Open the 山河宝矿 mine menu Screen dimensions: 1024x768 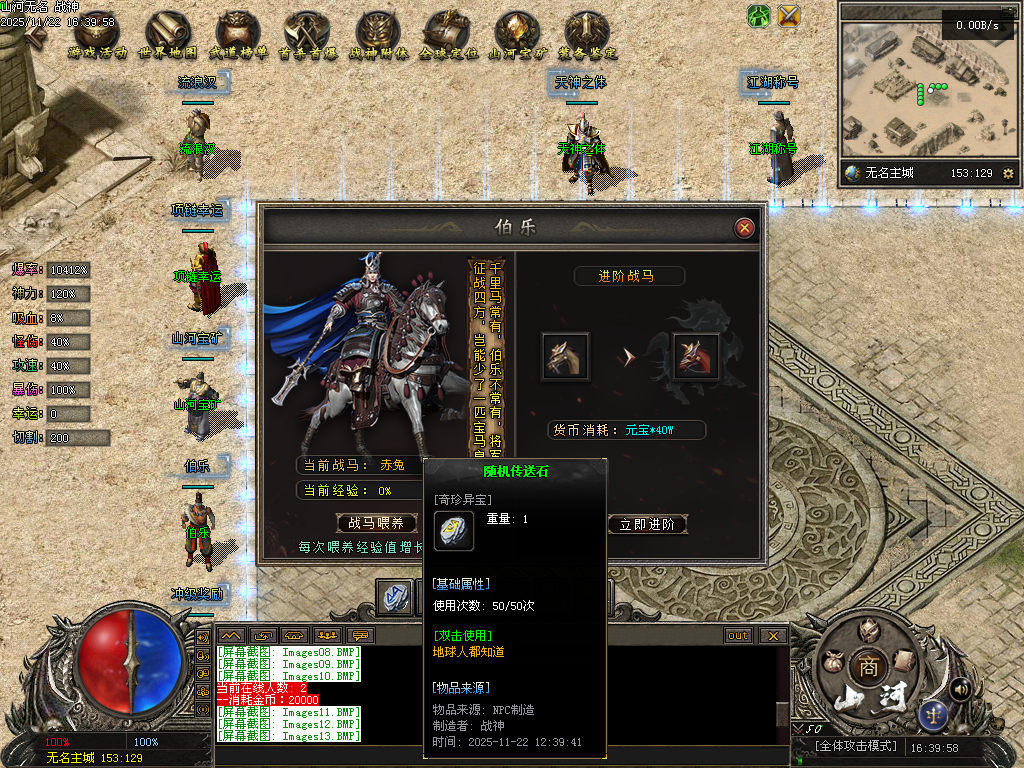tap(517, 37)
